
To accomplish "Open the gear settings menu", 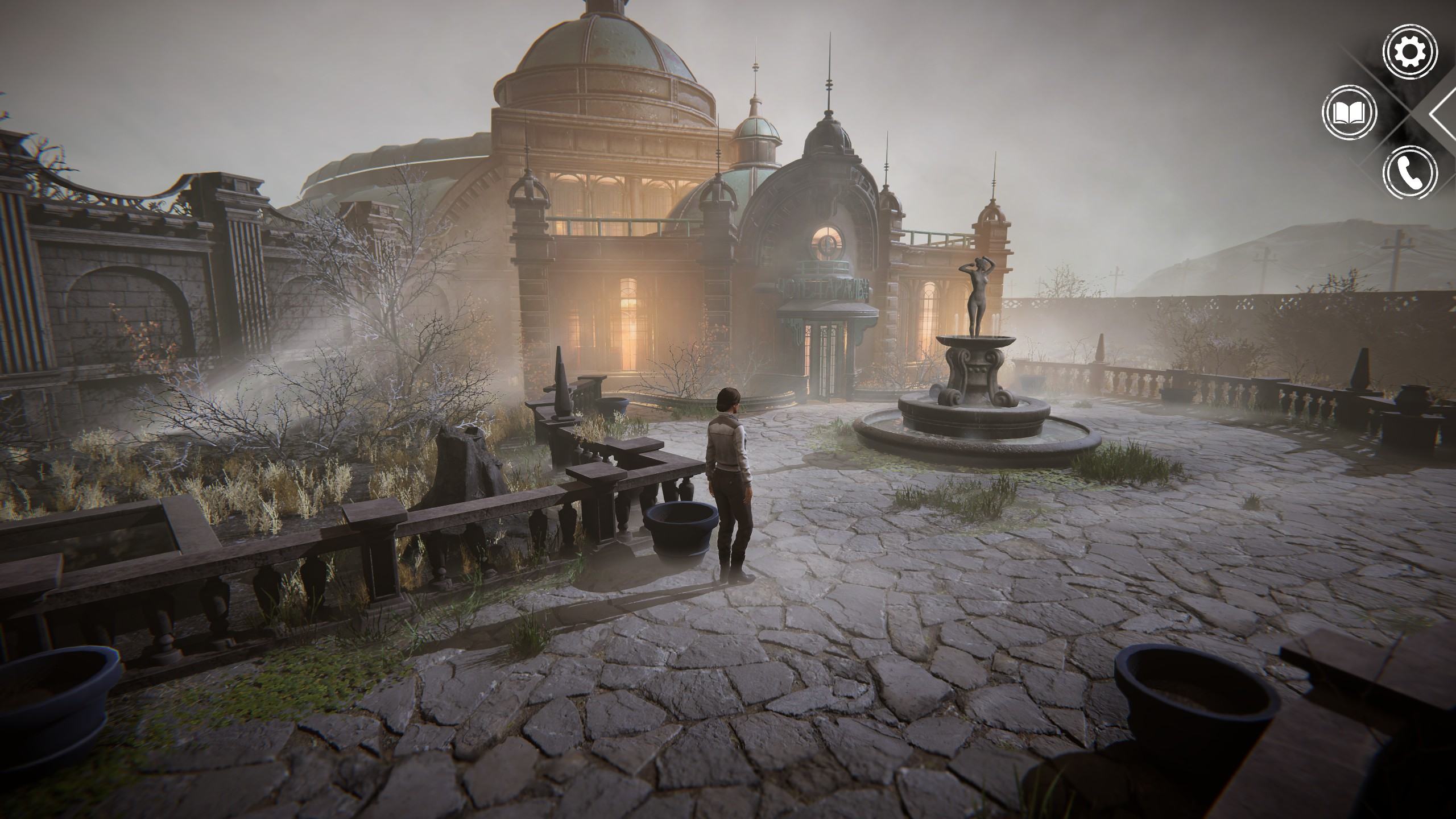I will click(1409, 52).
